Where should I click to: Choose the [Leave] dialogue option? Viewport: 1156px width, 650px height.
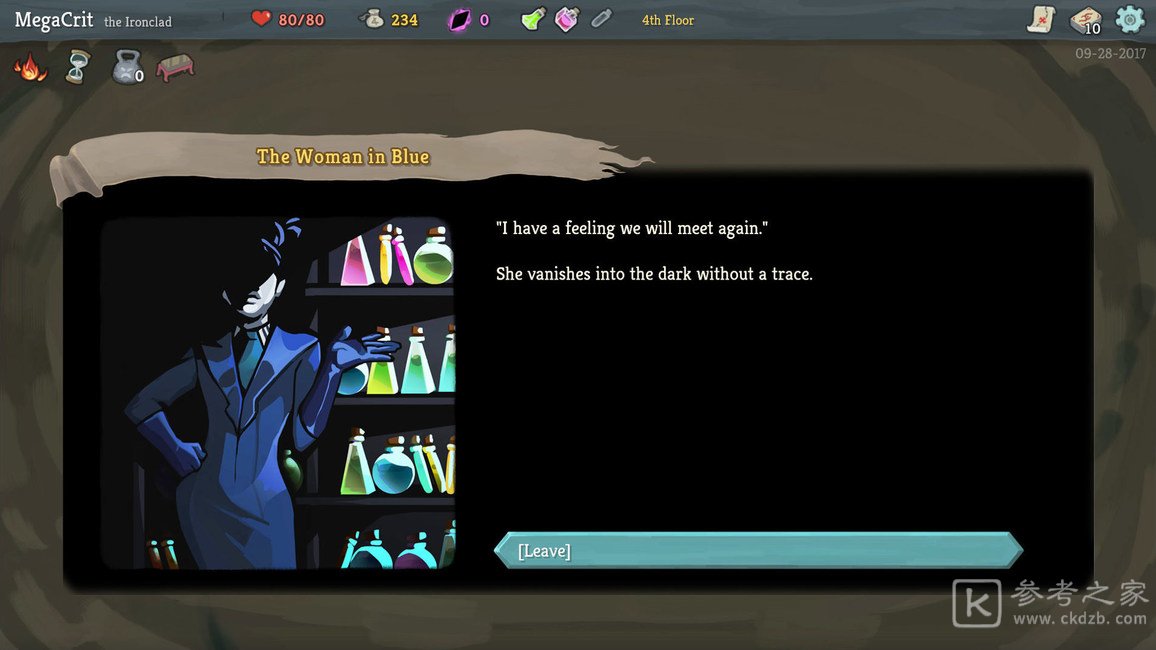pos(758,551)
